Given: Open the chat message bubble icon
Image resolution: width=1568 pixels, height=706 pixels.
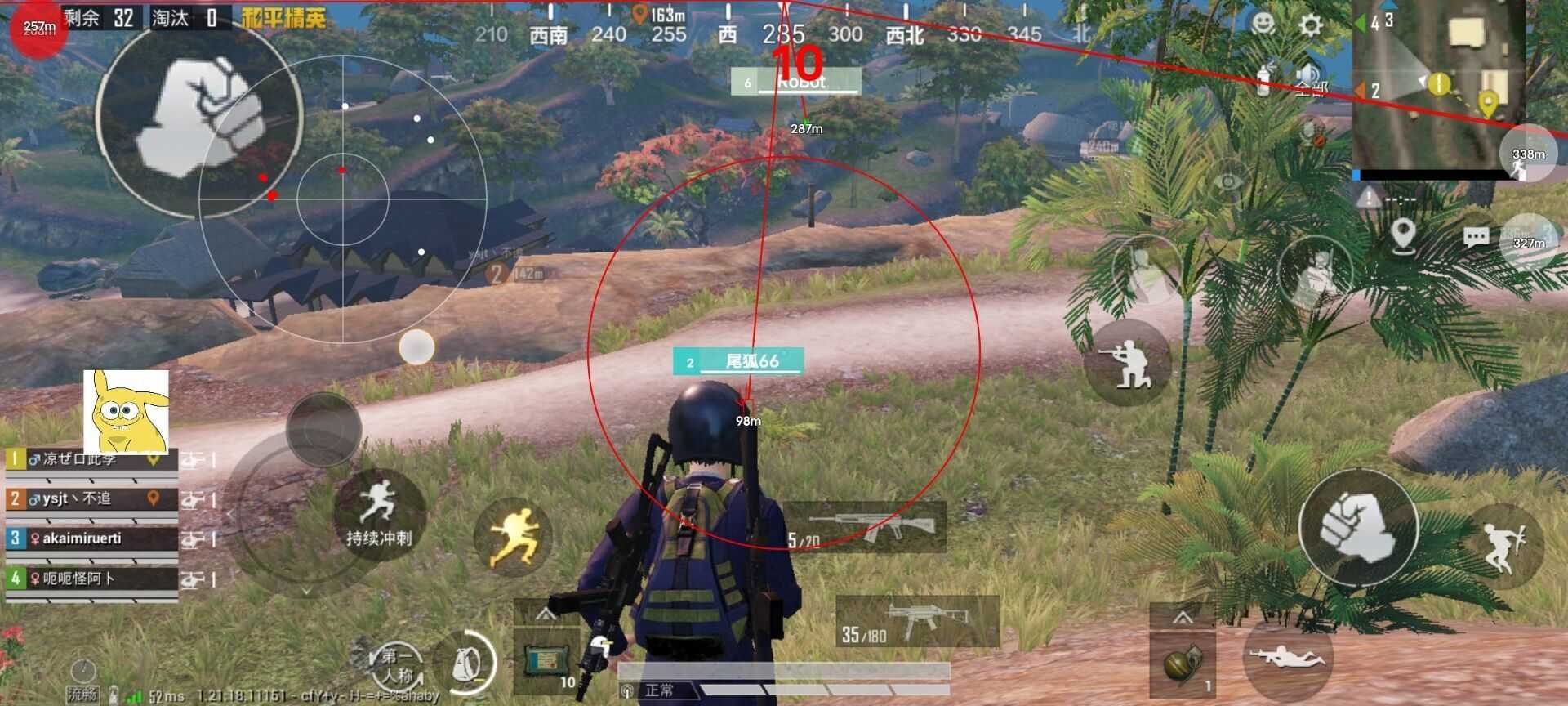Looking at the screenshot, I should pos(1477,237).
